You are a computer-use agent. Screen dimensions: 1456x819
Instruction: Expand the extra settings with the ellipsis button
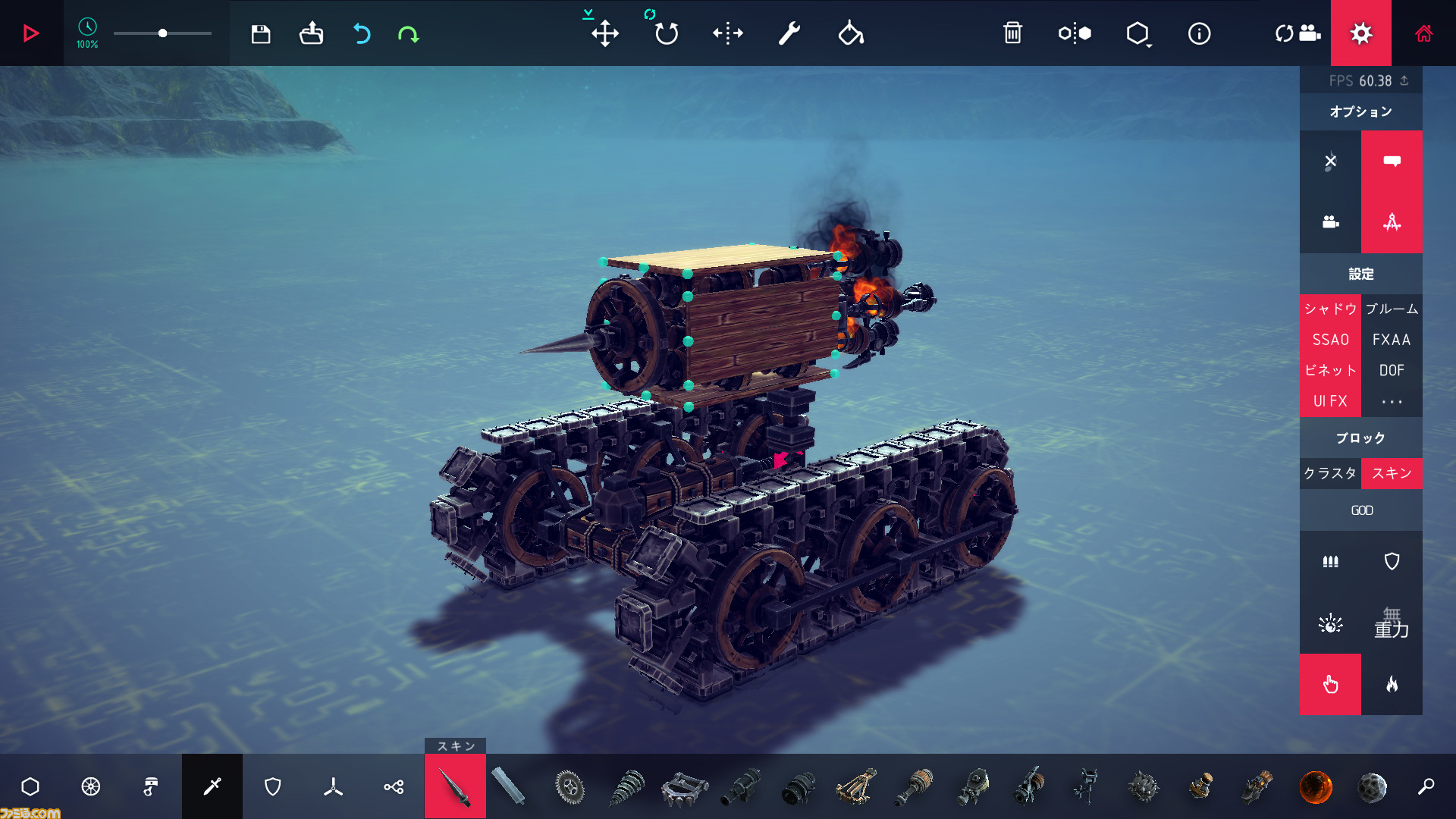point(1392,401)
